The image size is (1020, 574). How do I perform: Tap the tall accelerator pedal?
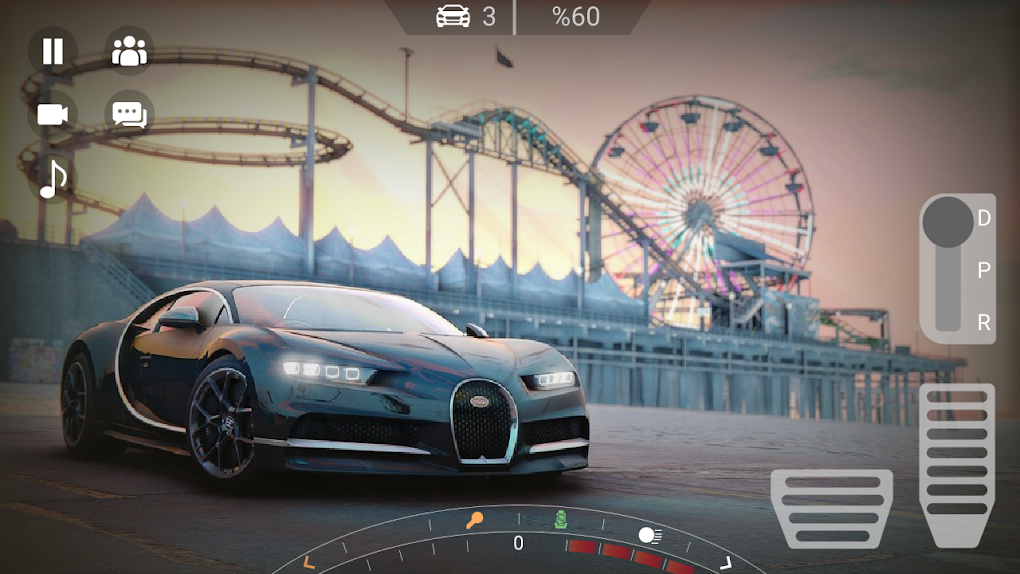(956, 464)
